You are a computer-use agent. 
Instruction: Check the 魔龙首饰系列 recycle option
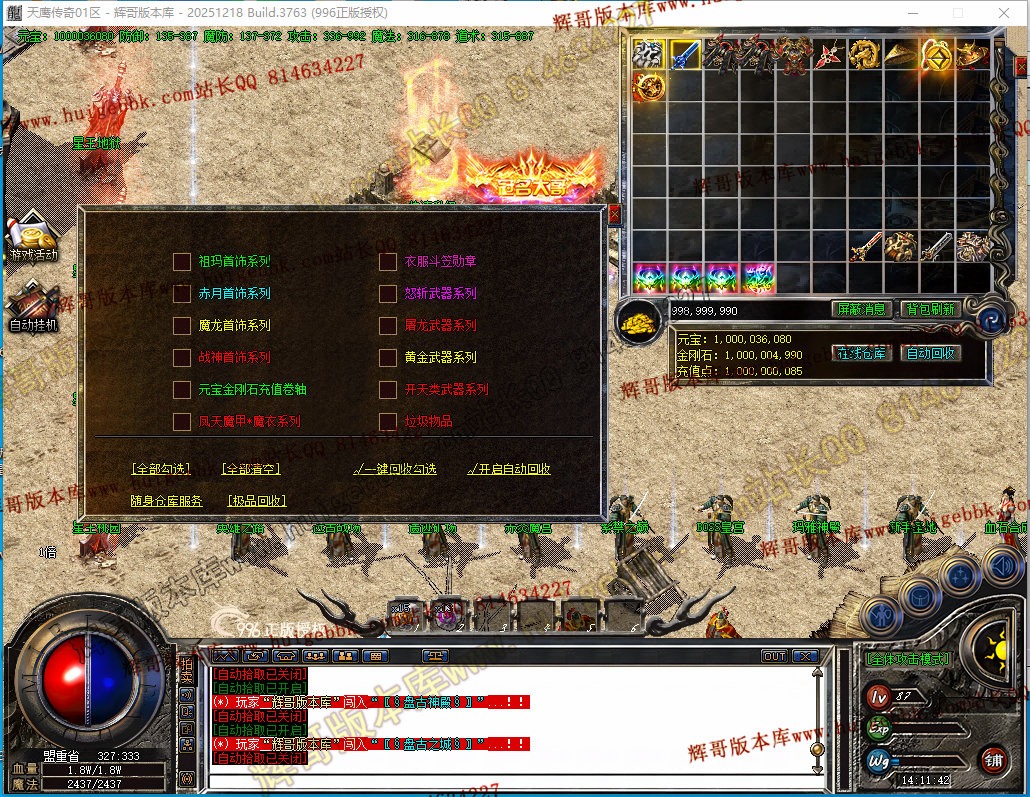click(x=182, y=326)
